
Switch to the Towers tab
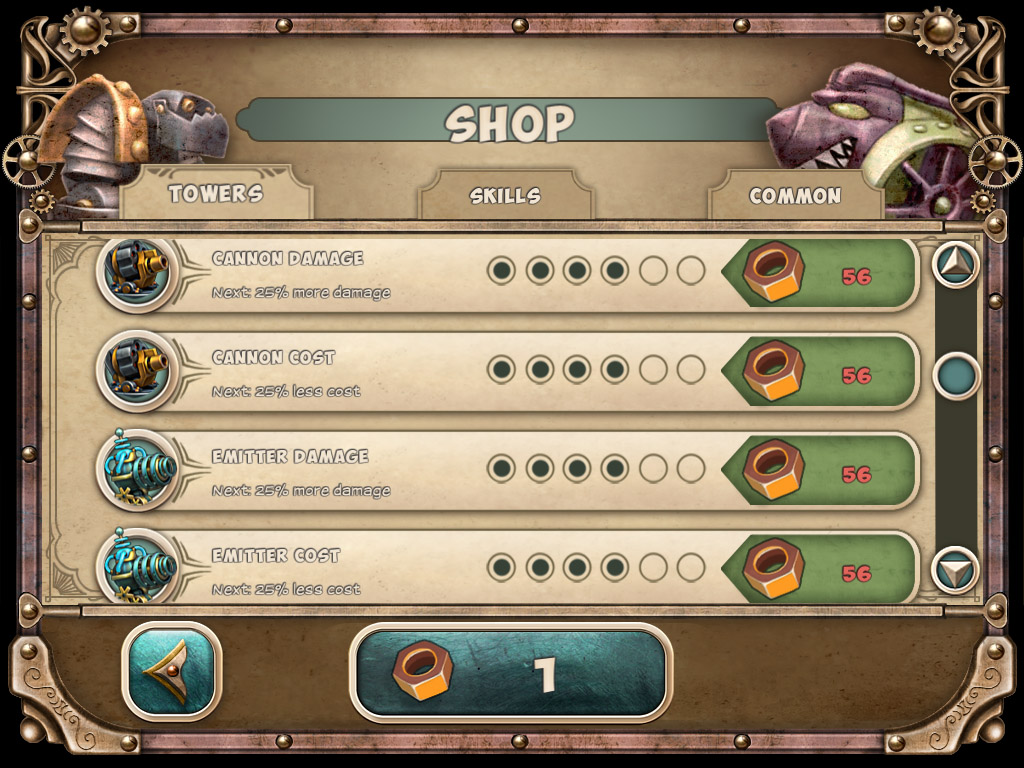[x=215, y=194]
